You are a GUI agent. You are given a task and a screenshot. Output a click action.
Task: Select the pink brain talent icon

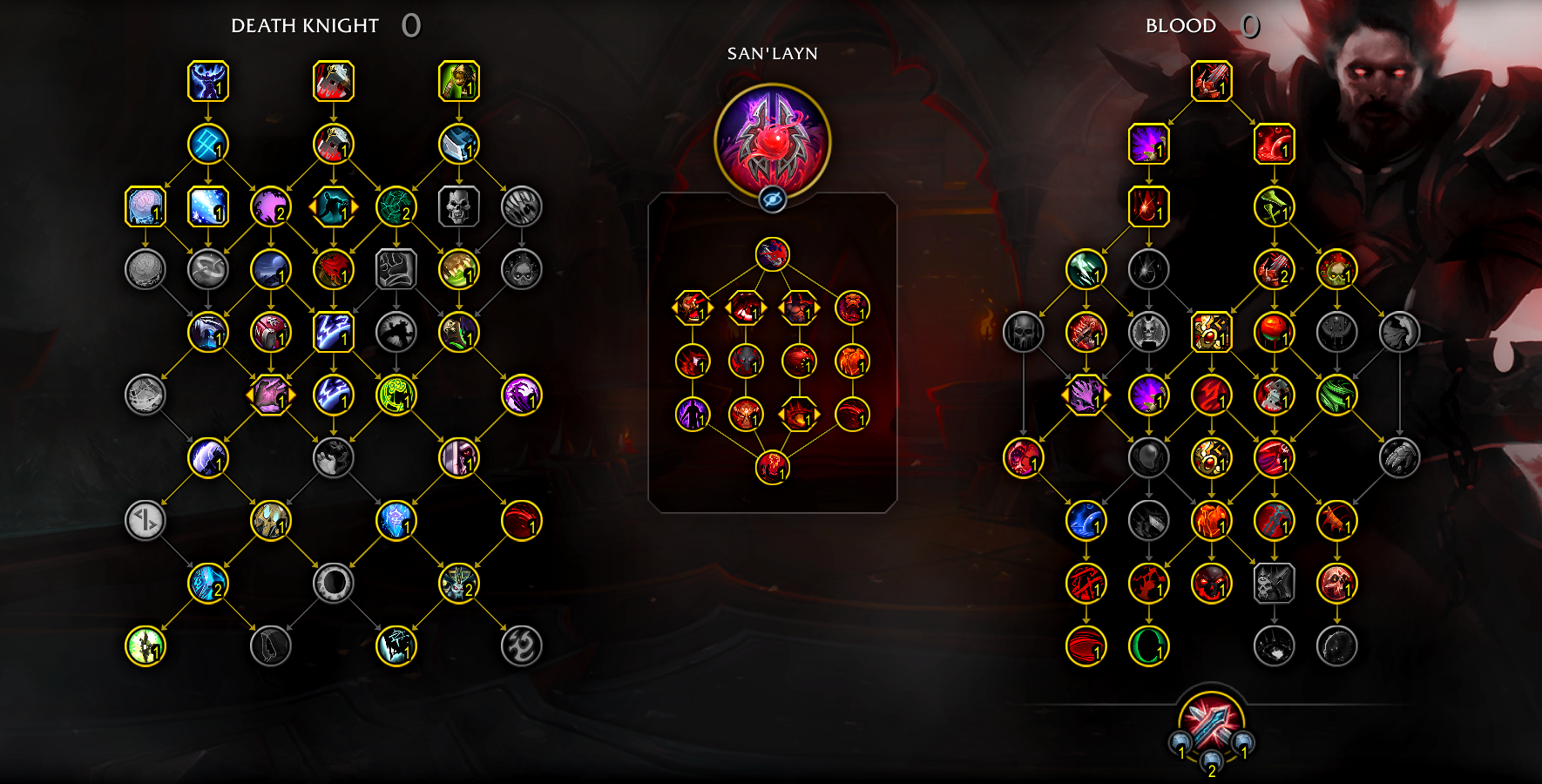coord(145,207)
